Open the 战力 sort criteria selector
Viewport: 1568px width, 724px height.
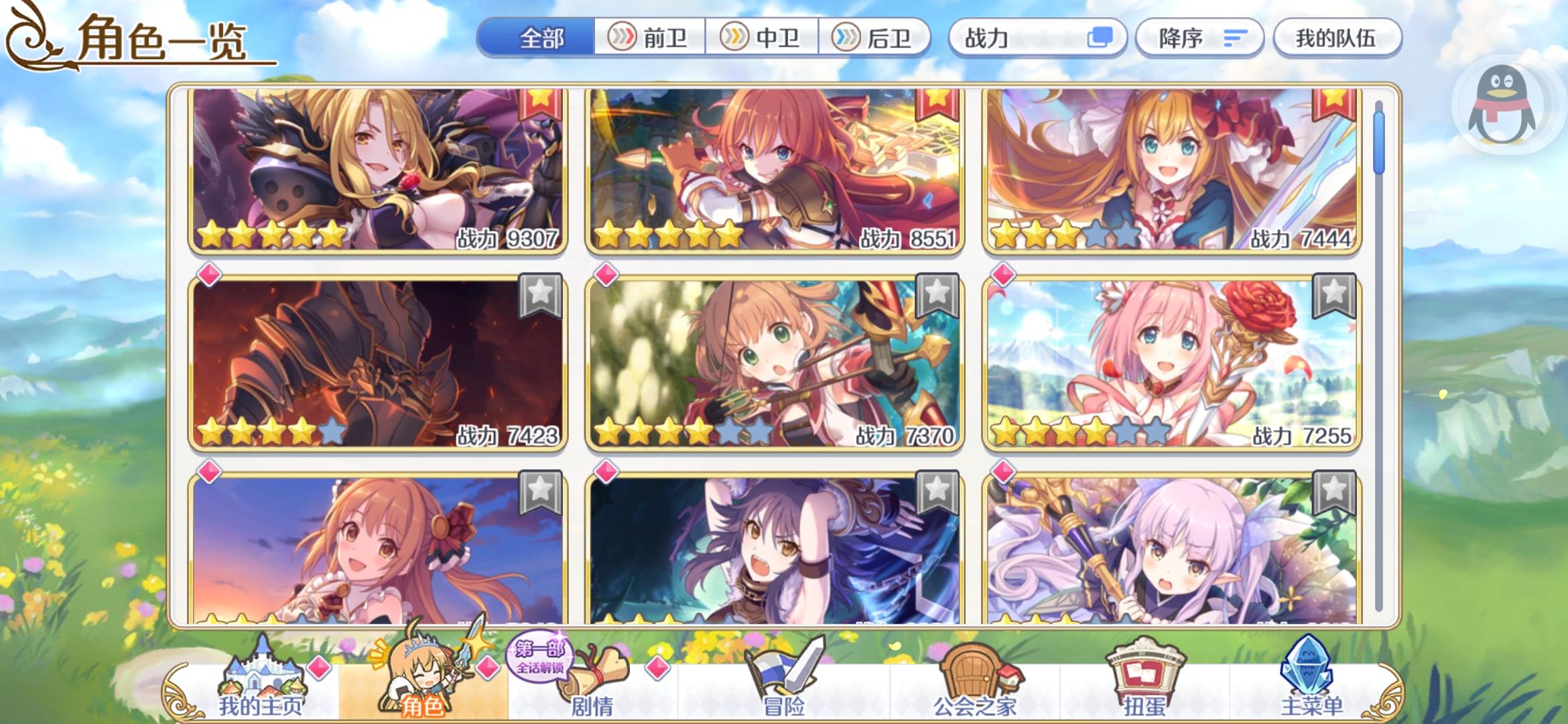pyautogui.click(x=1039, y=38)
